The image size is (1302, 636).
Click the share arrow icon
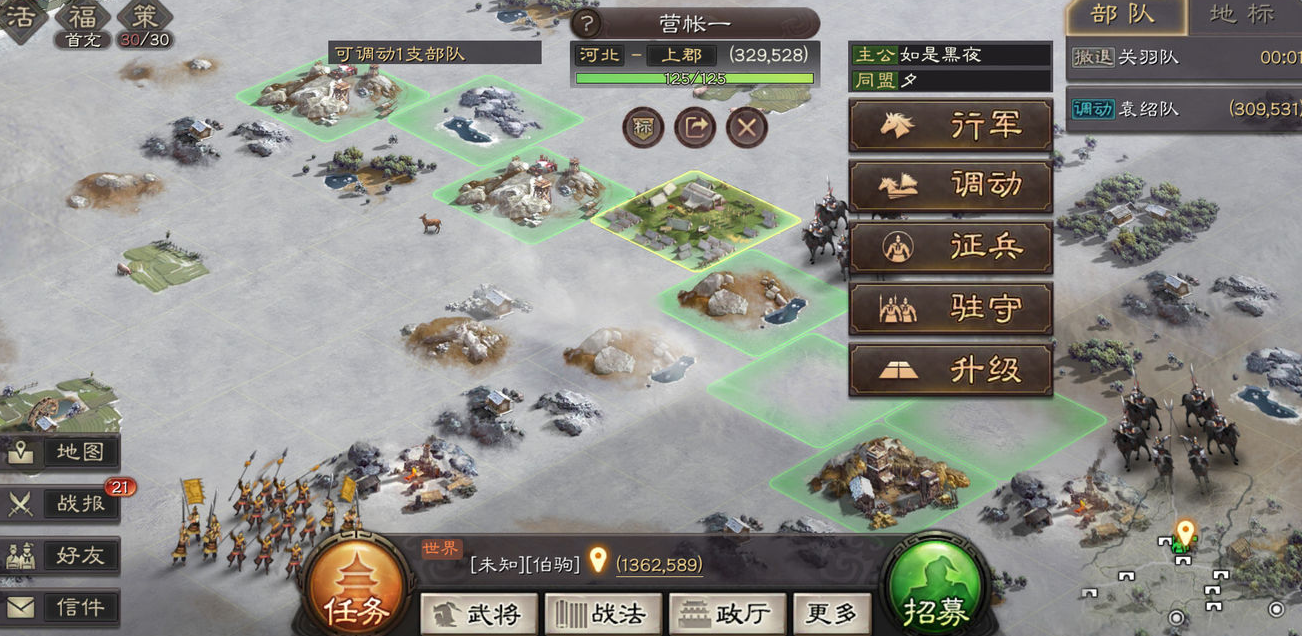tap(695, 127)
